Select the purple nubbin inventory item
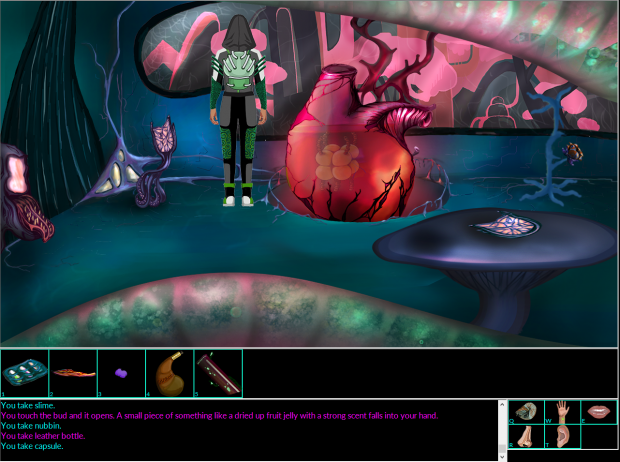The image size is (620, 462). click(121, 372)
